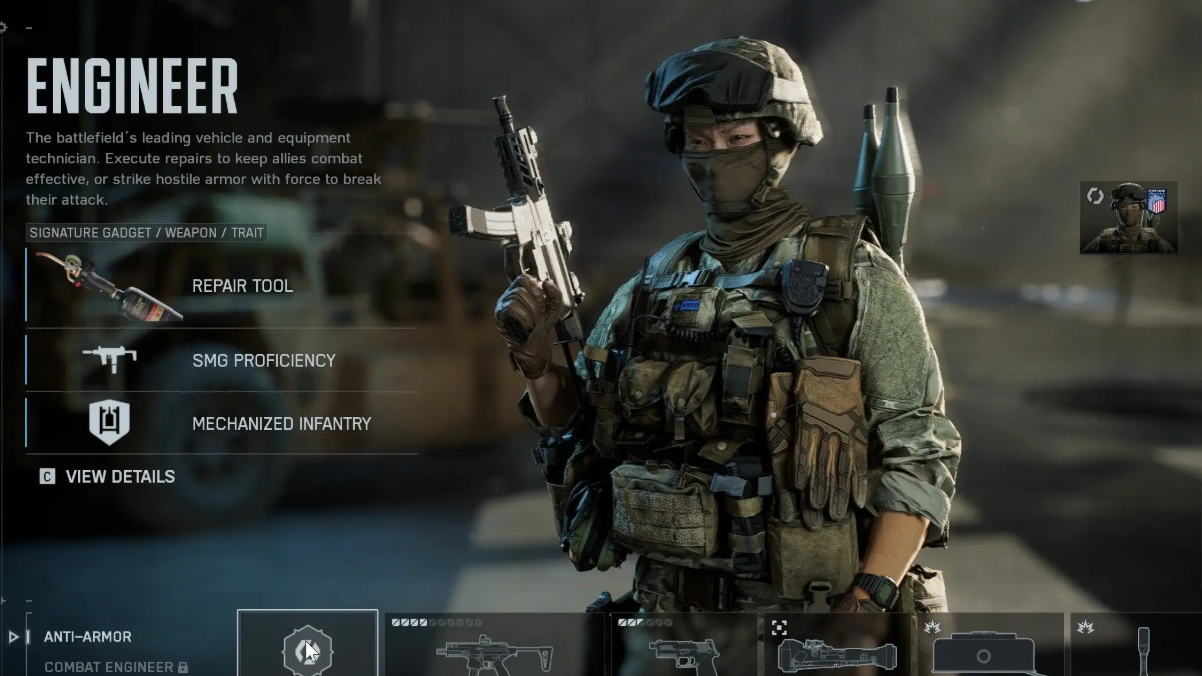Click the soldier portrait swap thumbnail

(x=1128, y=217)
